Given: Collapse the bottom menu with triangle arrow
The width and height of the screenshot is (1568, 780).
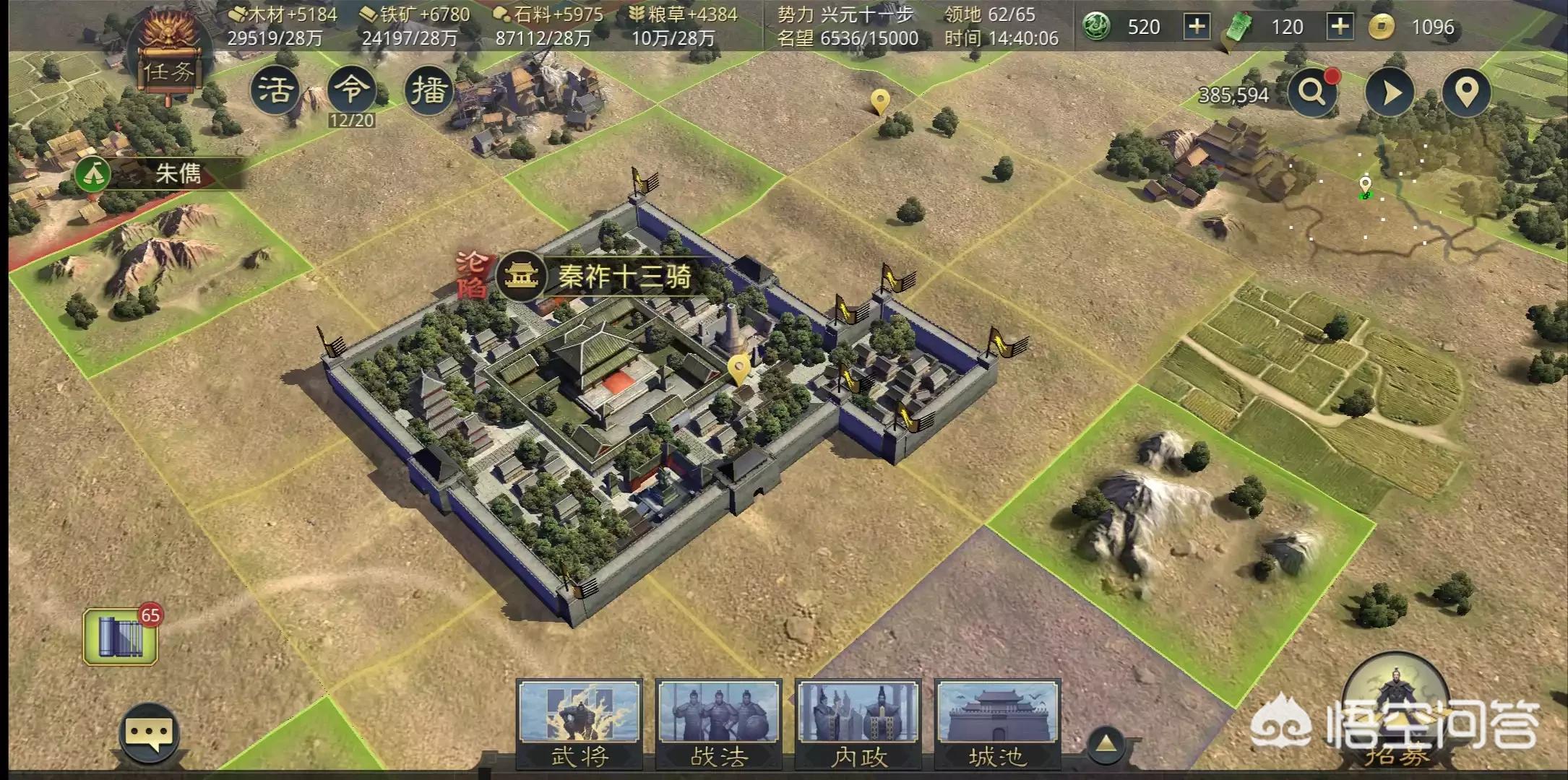Looking at the screenshot, I should pos(1106,743).
